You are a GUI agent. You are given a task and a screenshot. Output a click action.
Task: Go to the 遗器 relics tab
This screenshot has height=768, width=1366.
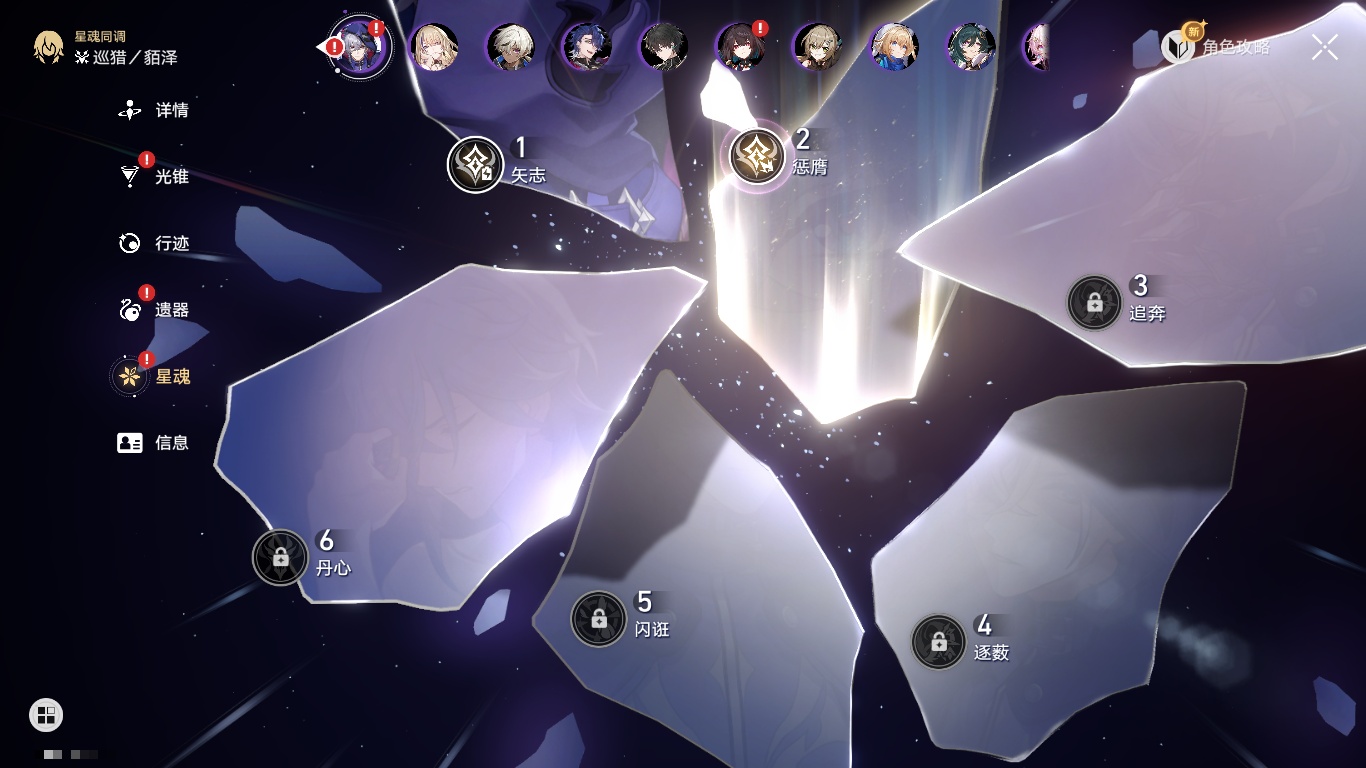[x=155, y=310]
